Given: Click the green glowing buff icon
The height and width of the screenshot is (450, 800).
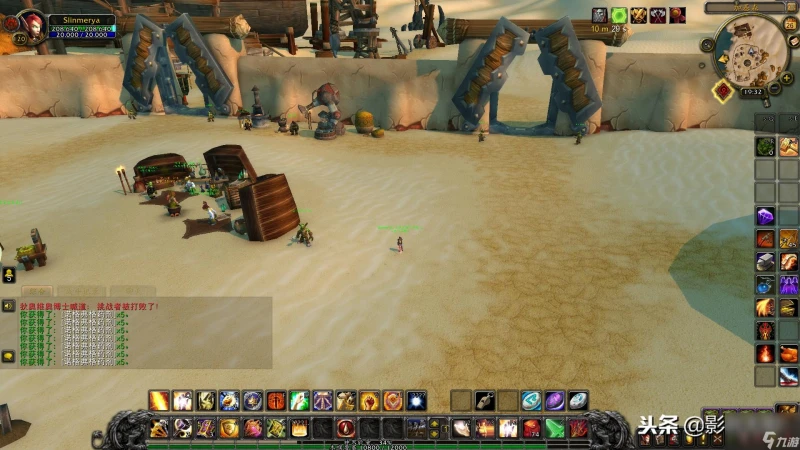Looking at the screenshot, I should pyautogui.click(x=619, y=15).
